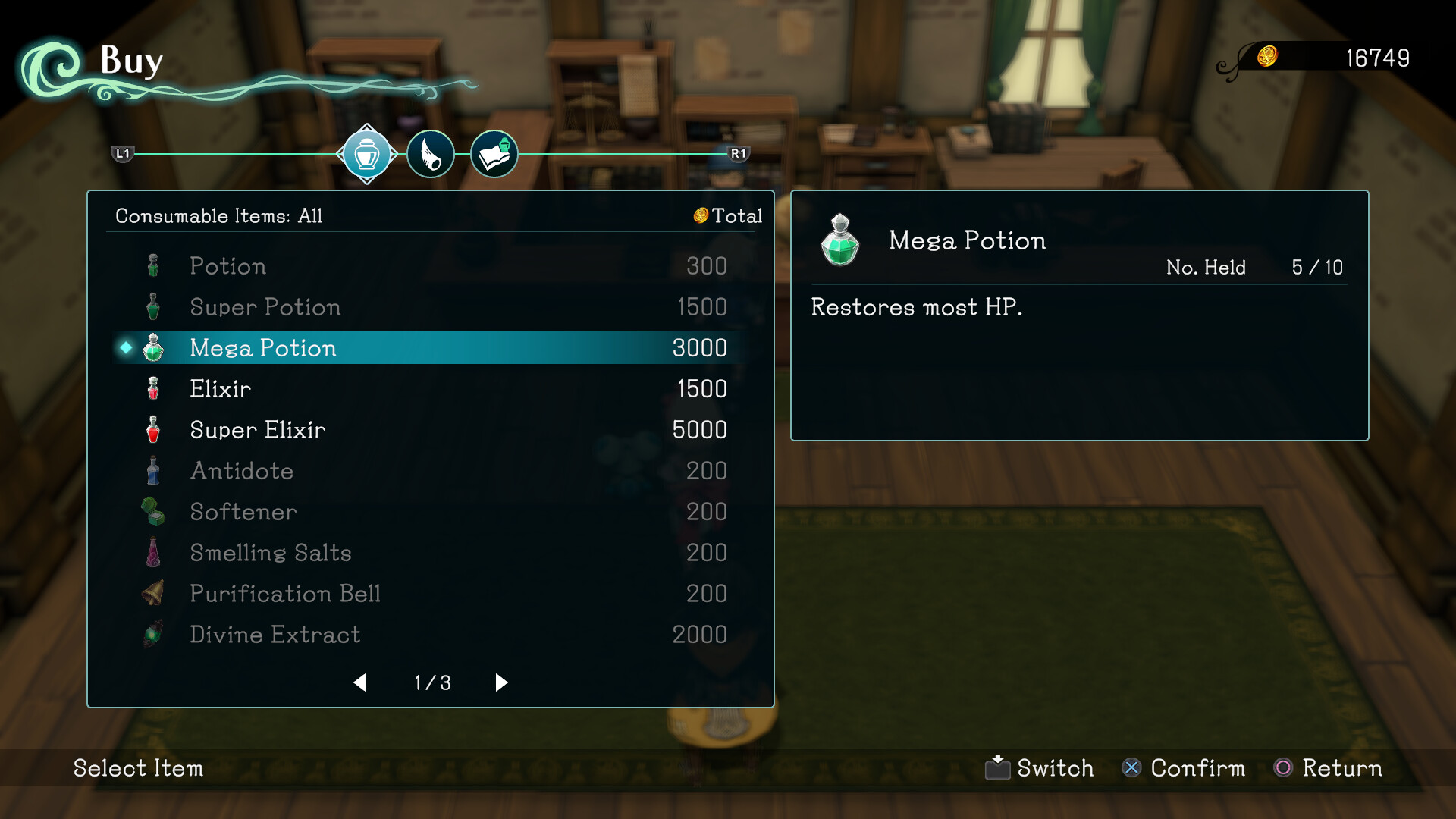Image resolution: width=1456 pixels, height=819 pixels.
Task: Click the Antidote bottle icon
Action: click(x=155, y=470)
